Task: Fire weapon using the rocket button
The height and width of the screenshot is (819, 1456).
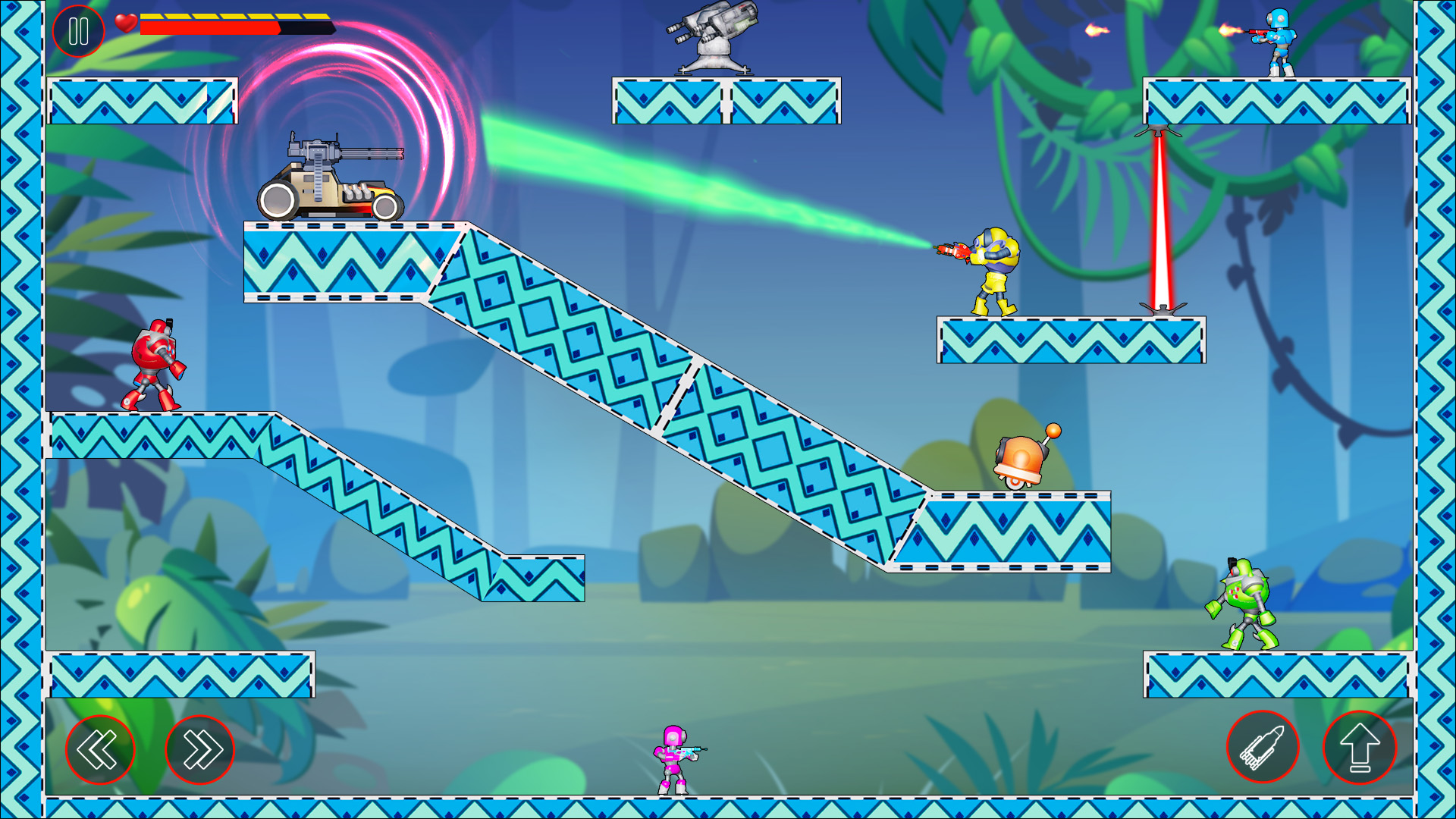Action: 1263,747
